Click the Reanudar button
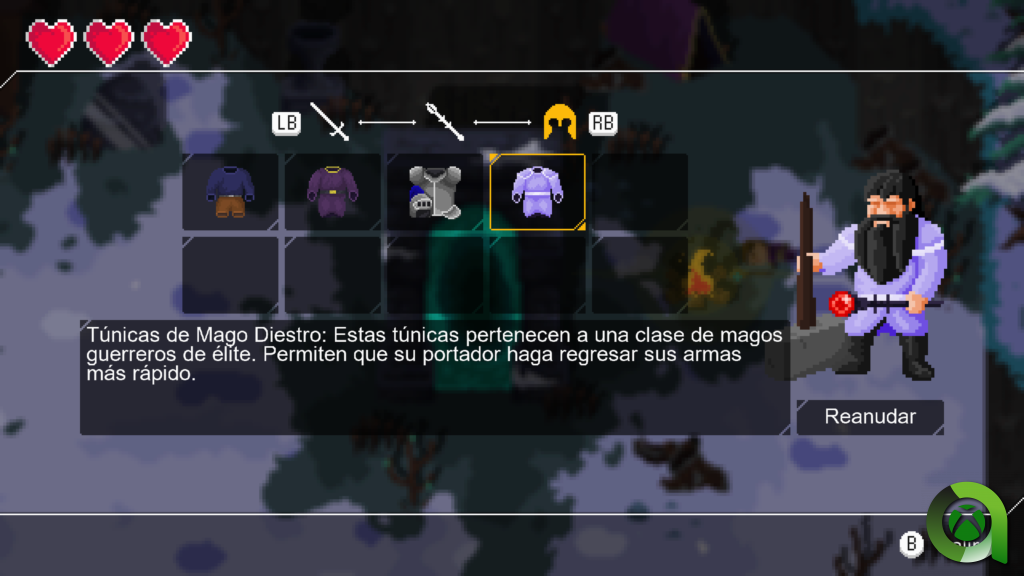This screenshot has width=1024, height=576. click(869, 417)
